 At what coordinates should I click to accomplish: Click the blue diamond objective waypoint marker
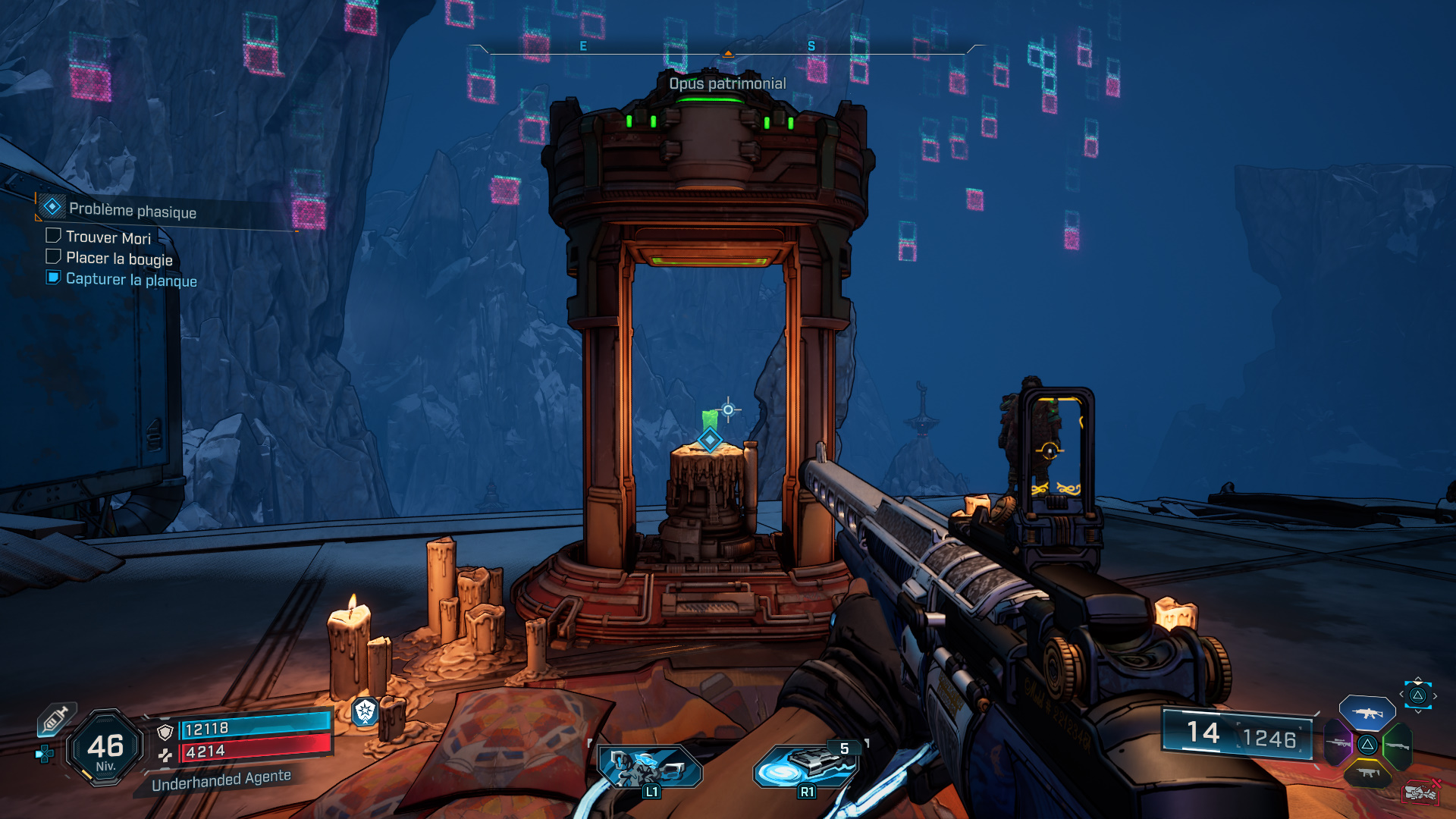710,439
